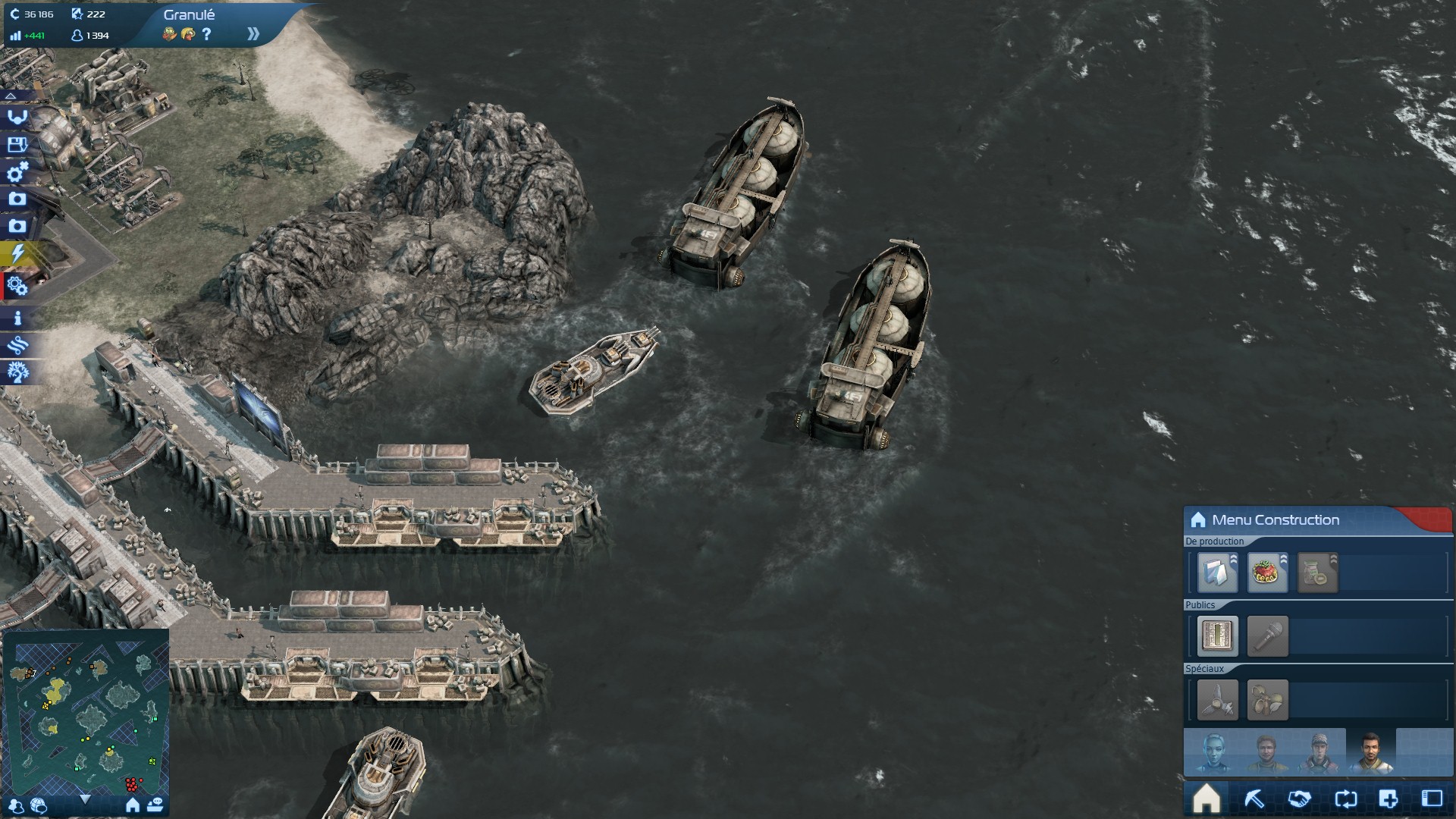Expand the top bar with double arrows
Image resolution: width=1456 pixels, height=819 pixels.
point(253,34)
